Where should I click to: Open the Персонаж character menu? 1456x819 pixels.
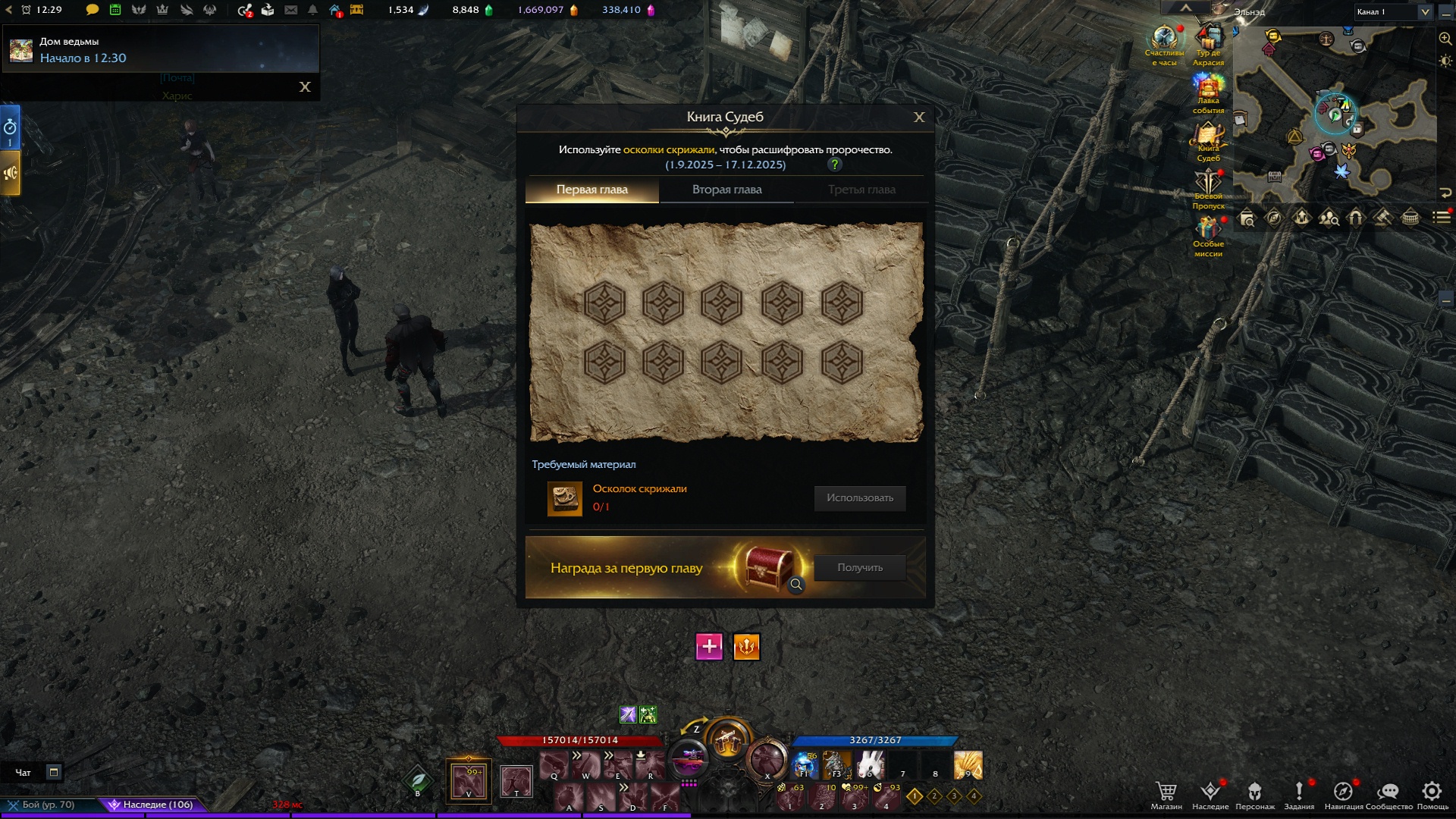coord(1255,792)
